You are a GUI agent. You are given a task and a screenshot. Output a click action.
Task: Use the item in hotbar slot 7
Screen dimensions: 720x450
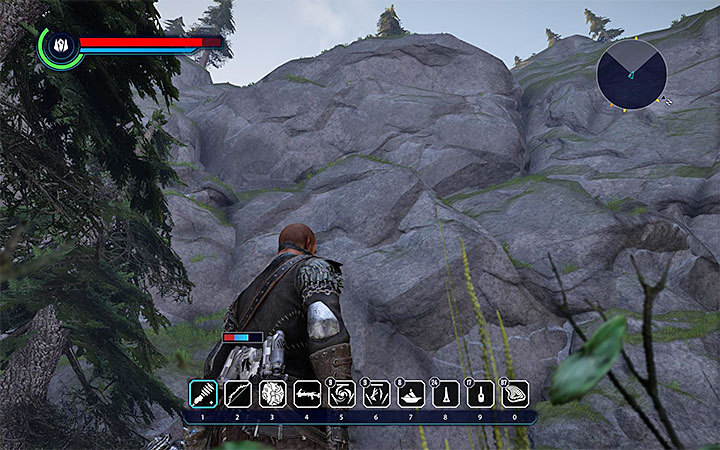(411, 394)
